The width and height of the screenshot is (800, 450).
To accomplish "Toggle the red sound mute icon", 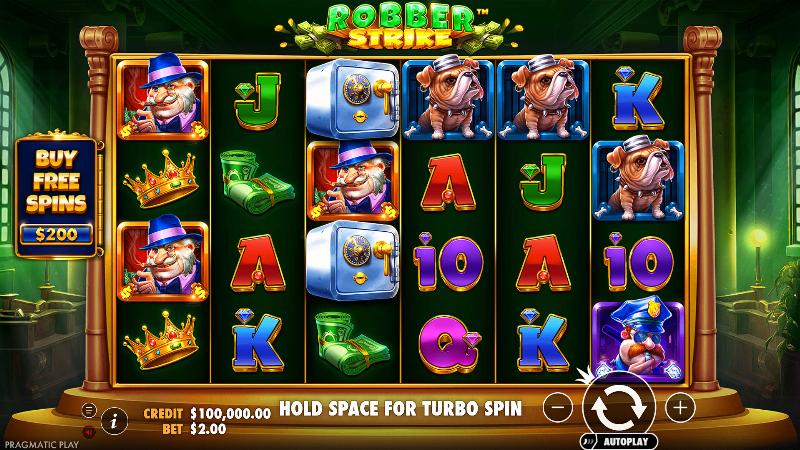I will pos(88,432).
